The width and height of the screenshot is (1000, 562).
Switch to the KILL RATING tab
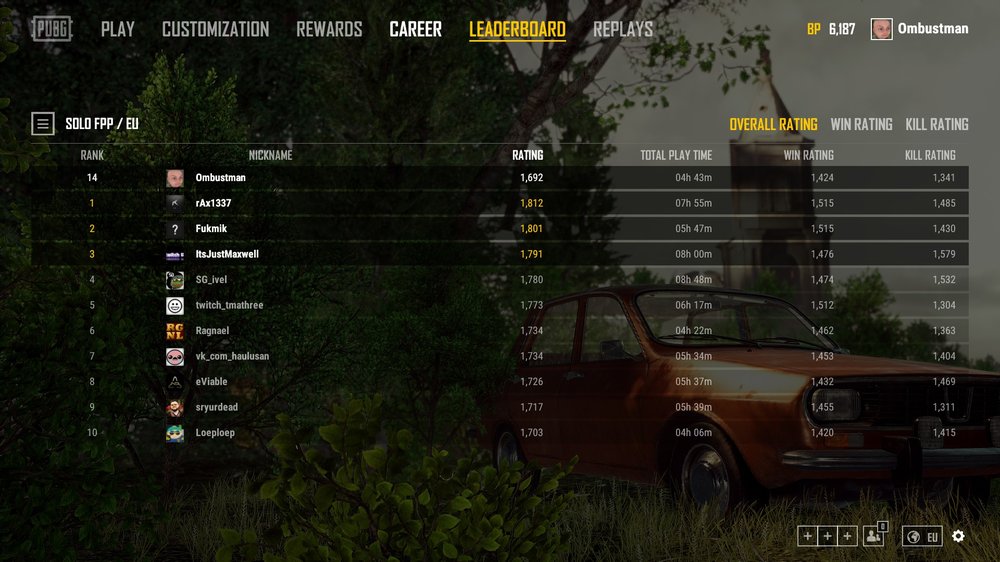[937, 124]
